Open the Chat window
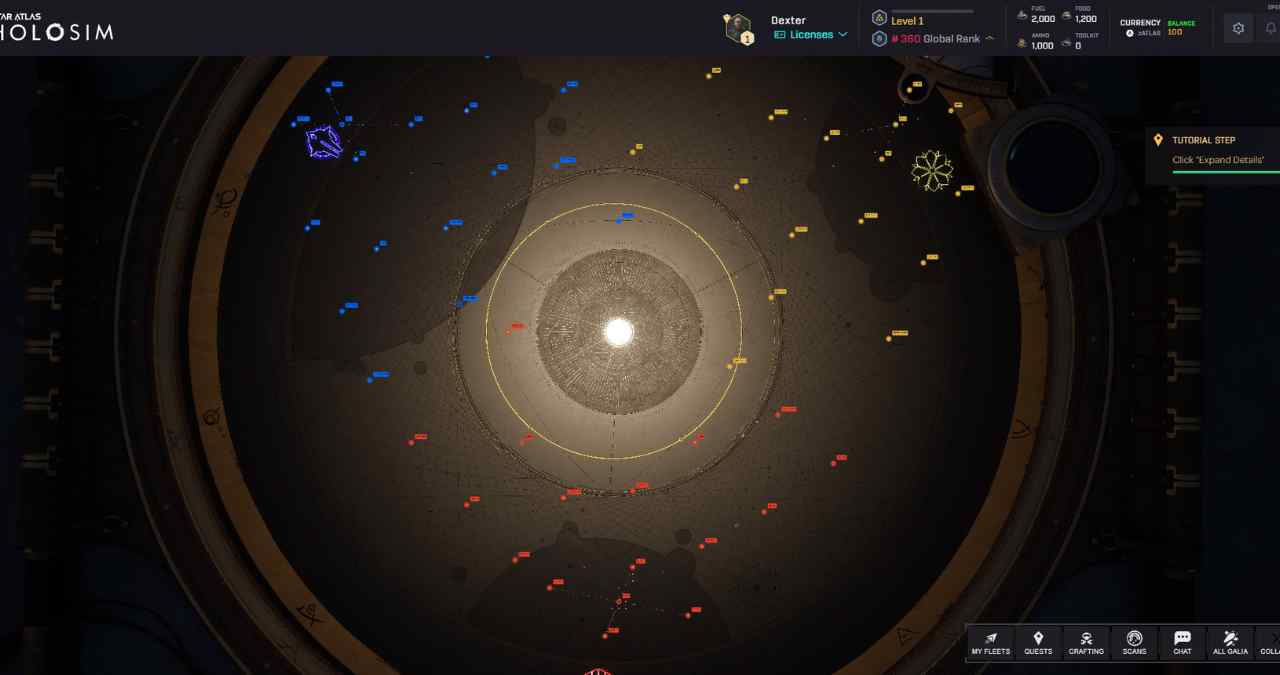 (1182, 643)
